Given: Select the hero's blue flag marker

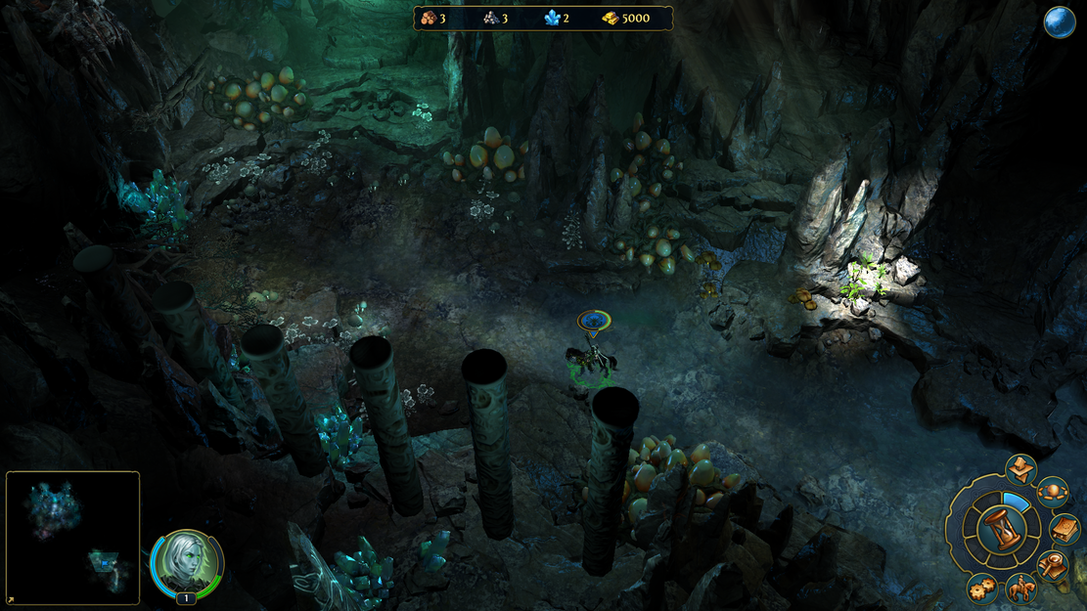Looking at the screenshot, I should 594,321.
